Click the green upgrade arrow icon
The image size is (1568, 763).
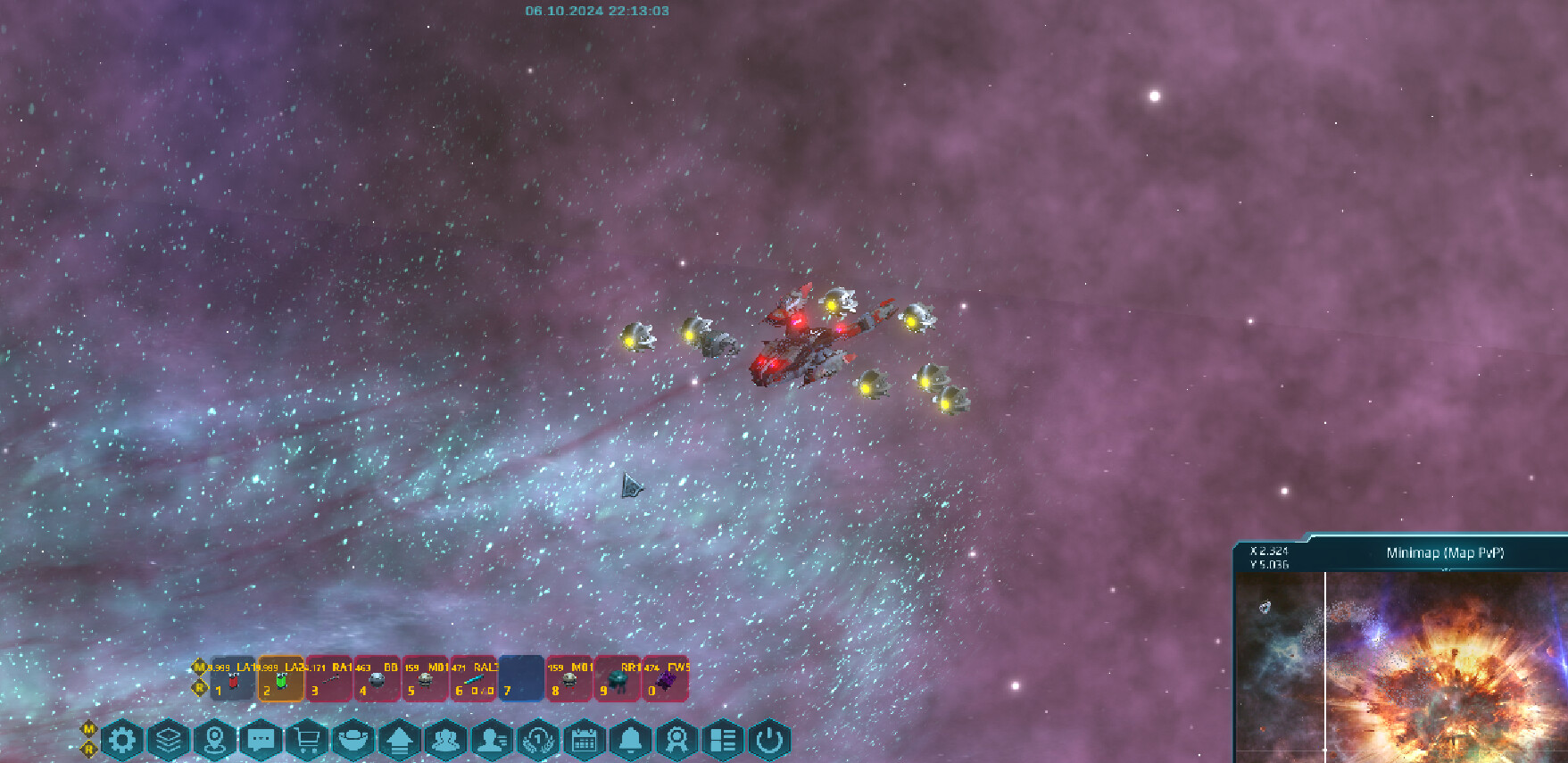click(x=402, y=741)
